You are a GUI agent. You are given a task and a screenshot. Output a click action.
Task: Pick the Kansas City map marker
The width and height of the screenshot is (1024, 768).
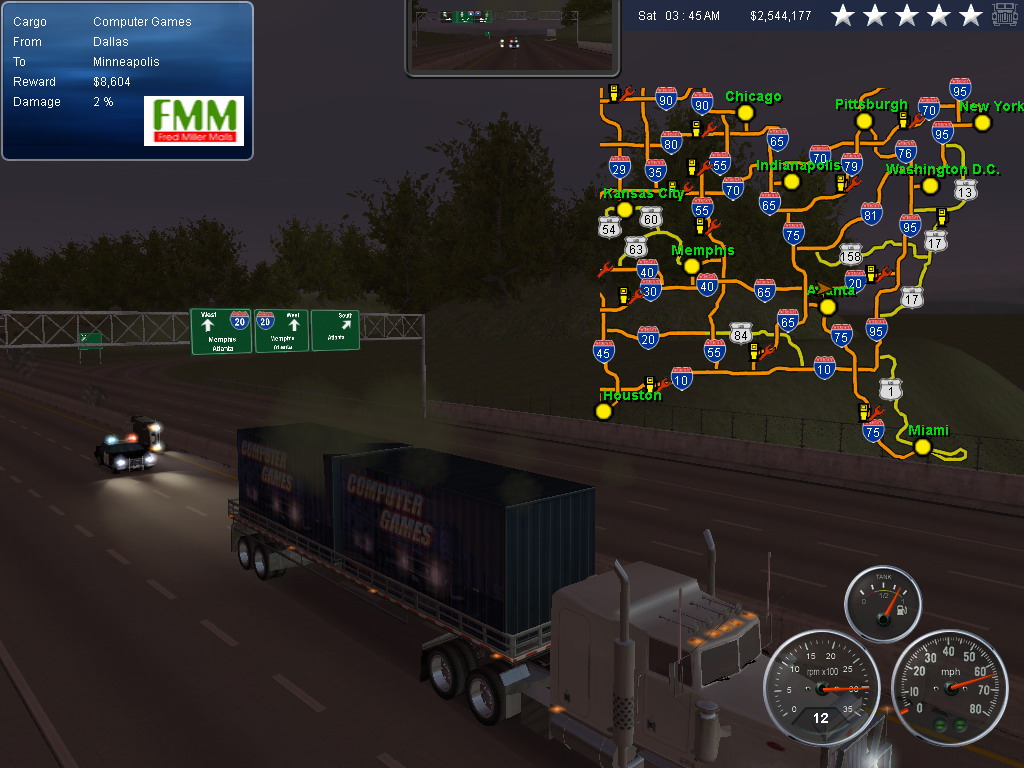625,209
